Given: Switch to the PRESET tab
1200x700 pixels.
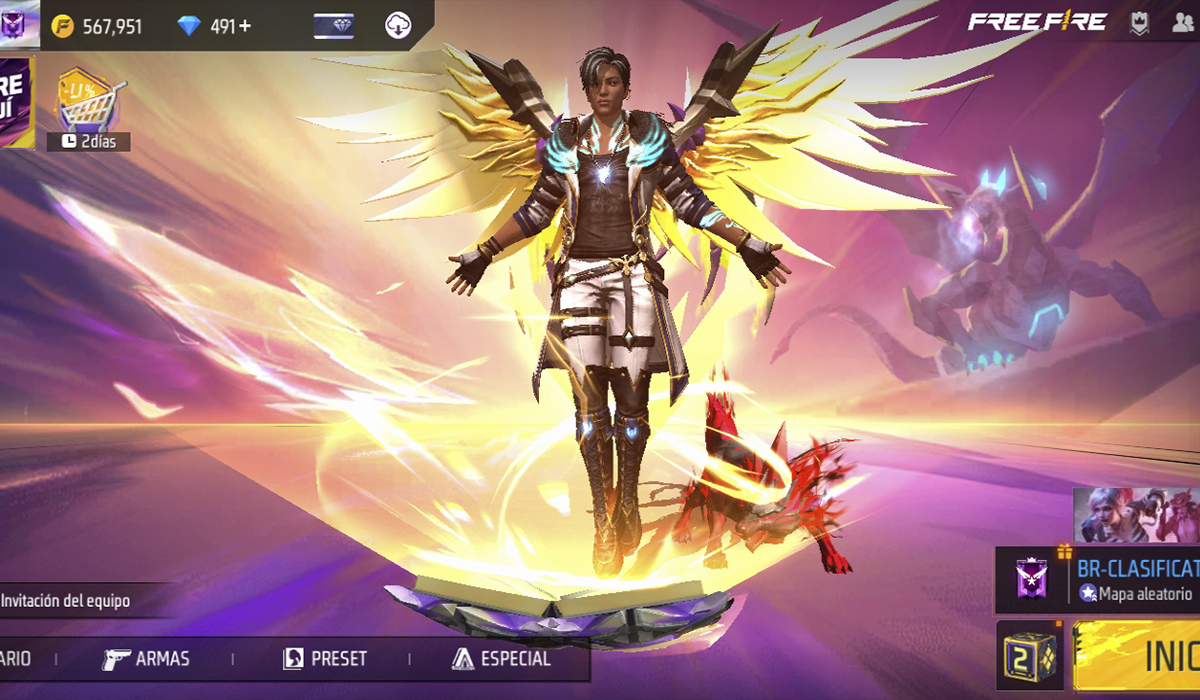Looking at the screenshot, I should click(325, 659).
